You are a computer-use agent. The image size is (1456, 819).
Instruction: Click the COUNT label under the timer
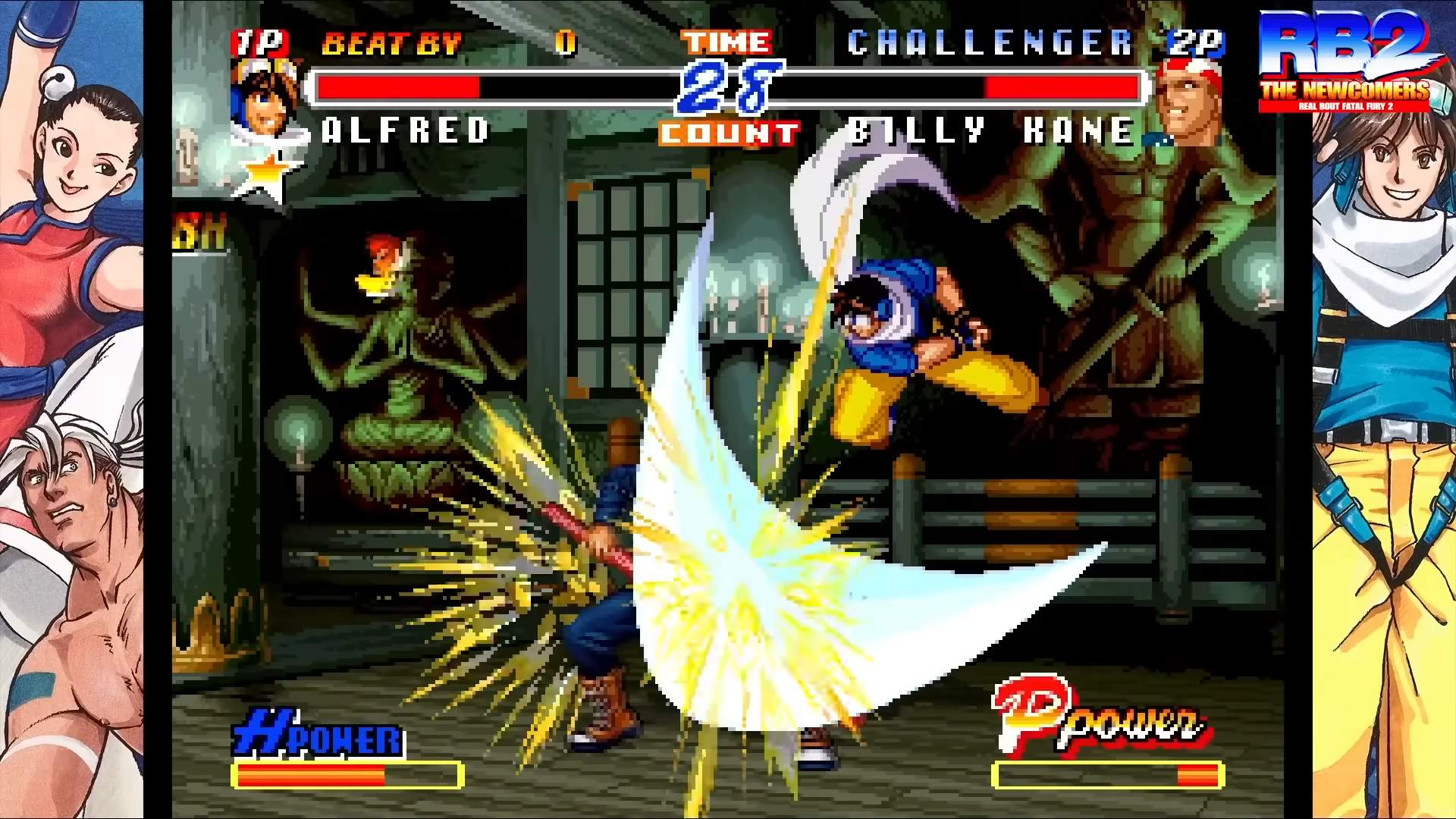pos(726,131)
